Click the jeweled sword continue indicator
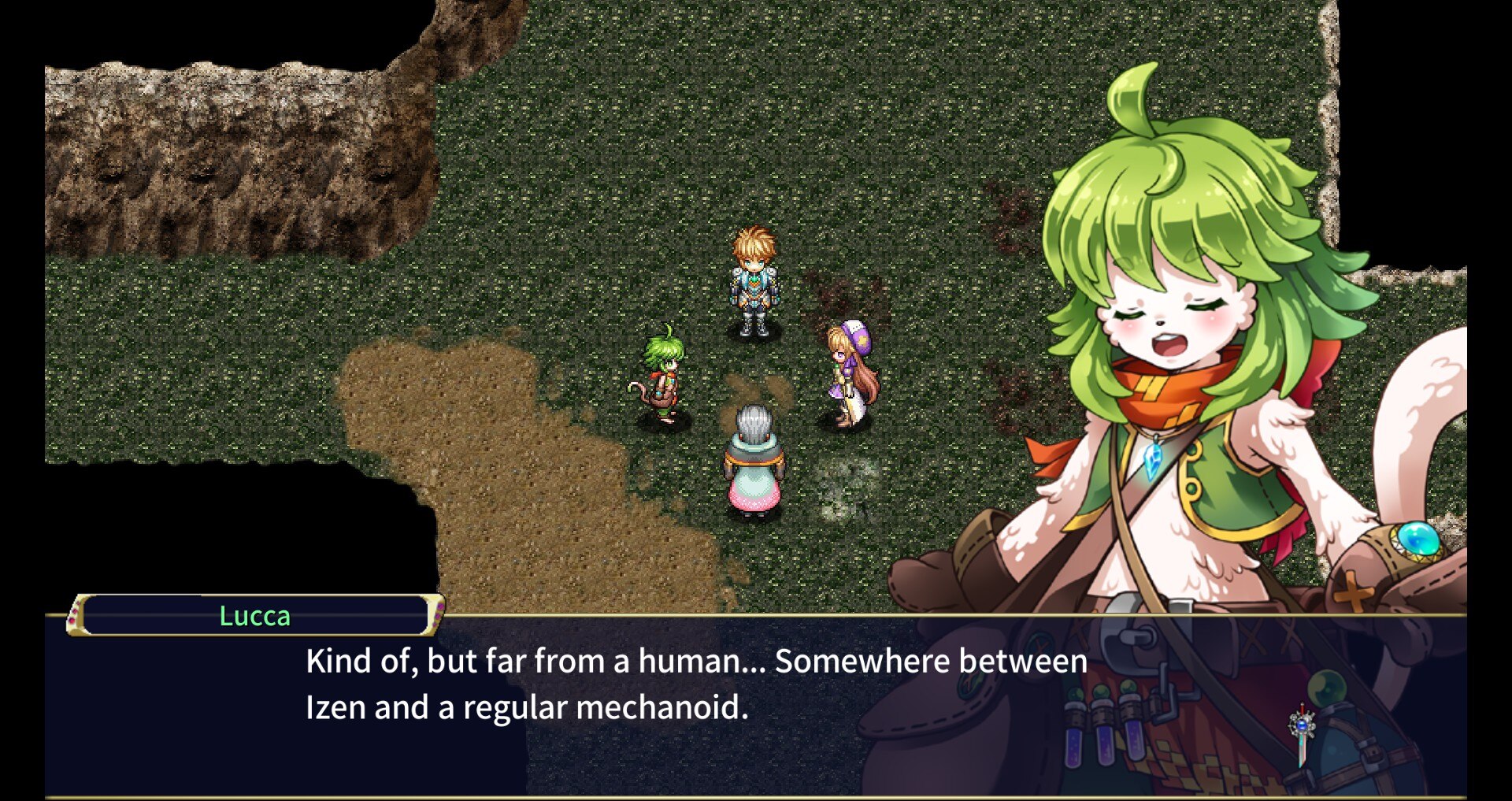1512x801 pixels. point(1302,733)
